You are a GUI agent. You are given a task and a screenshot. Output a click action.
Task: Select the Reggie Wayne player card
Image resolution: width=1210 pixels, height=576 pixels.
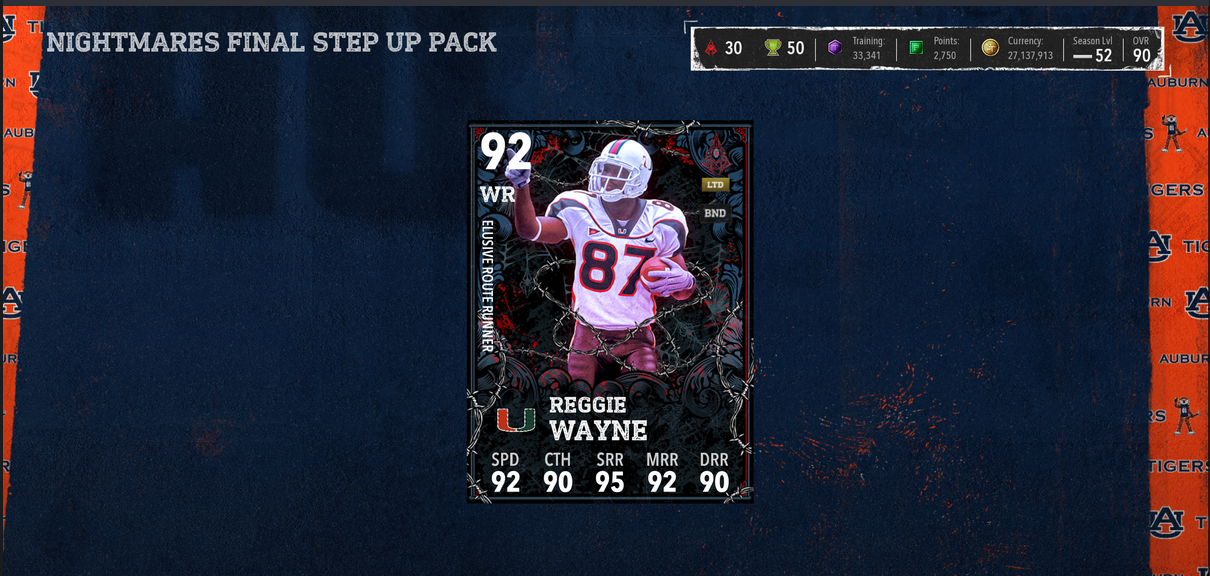610,311
